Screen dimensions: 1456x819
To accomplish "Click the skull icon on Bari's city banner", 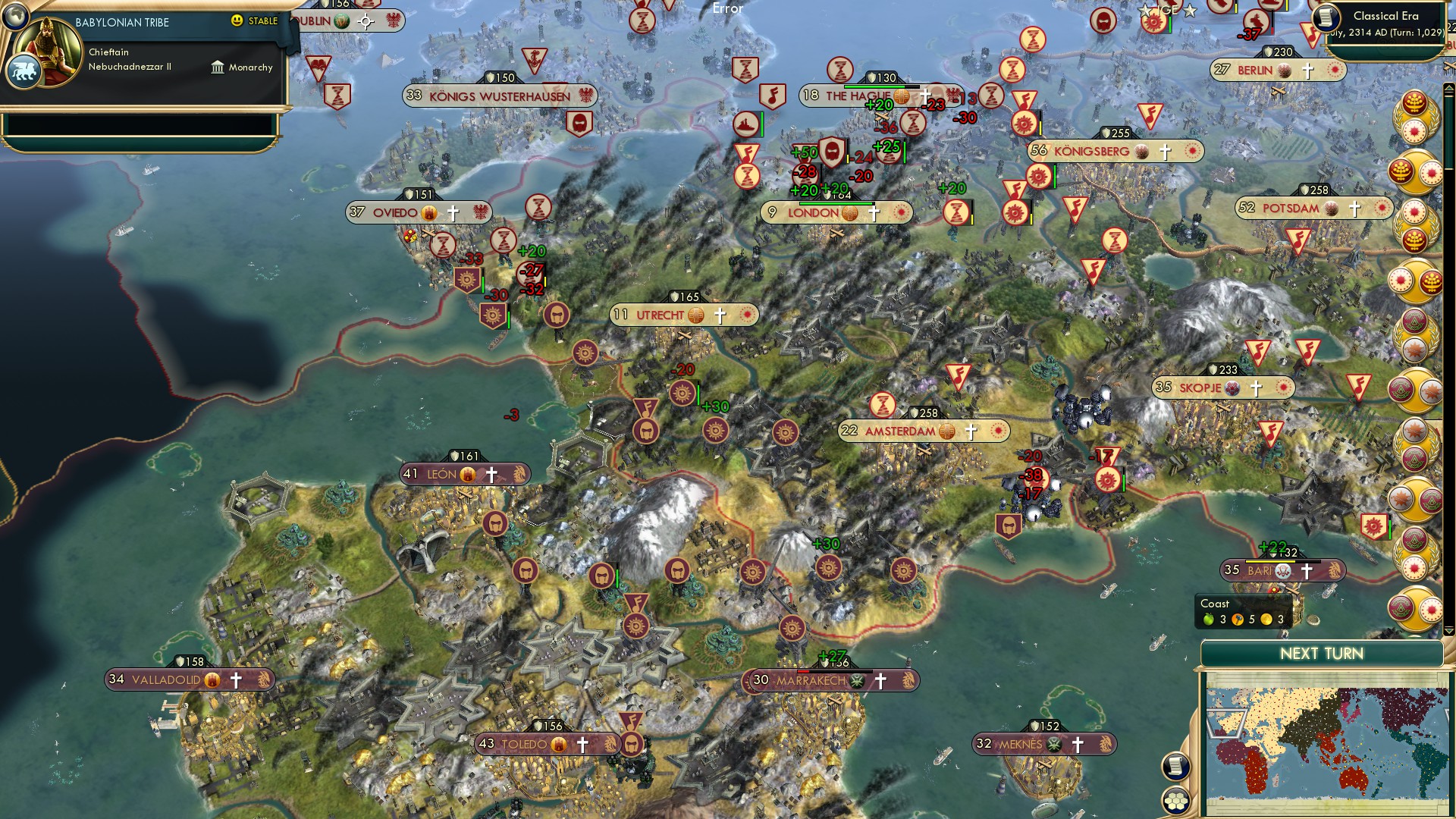I will pyautogui.click(x=1283, y=571).
